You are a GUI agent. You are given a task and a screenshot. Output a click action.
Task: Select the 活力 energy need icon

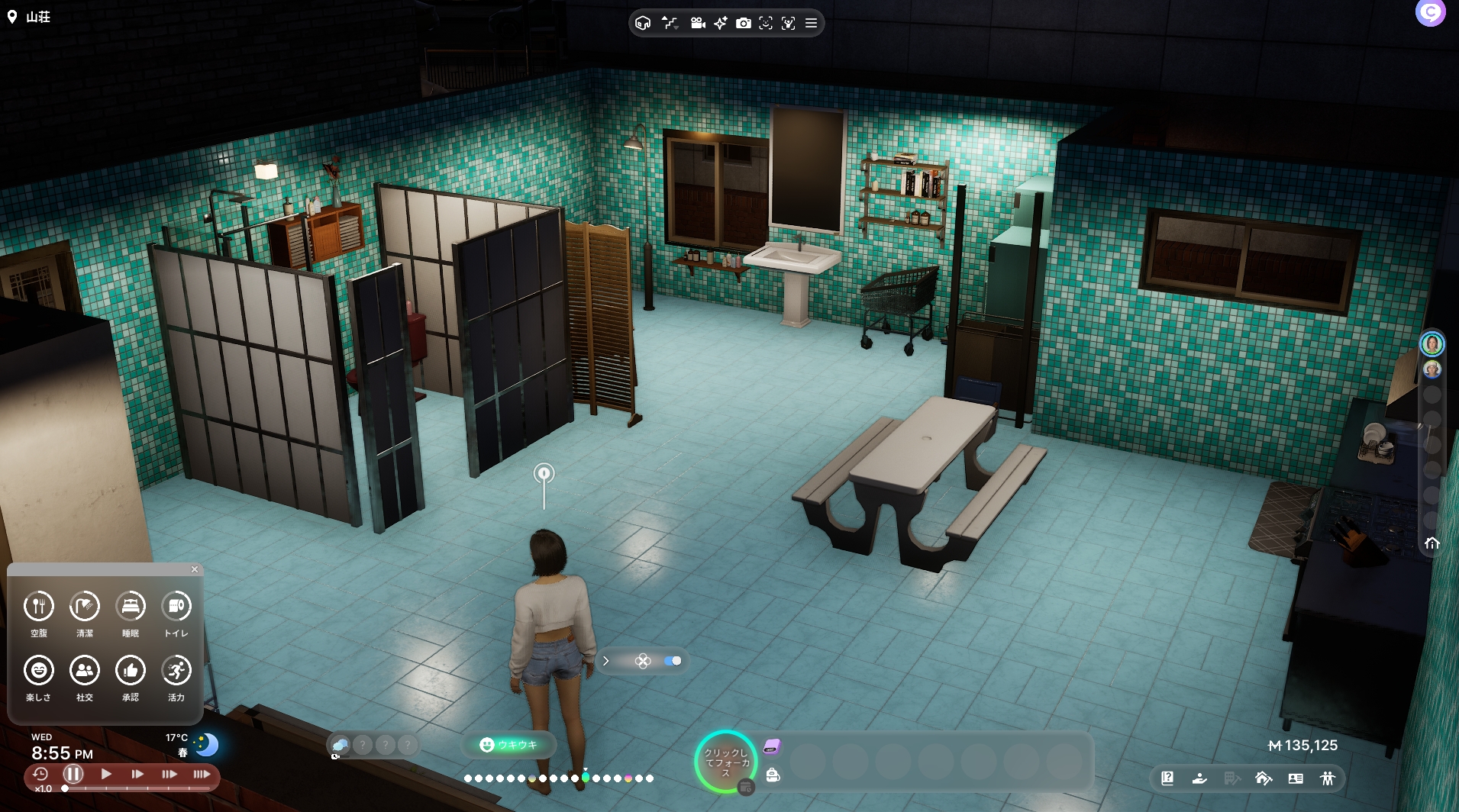coord(176,671)
